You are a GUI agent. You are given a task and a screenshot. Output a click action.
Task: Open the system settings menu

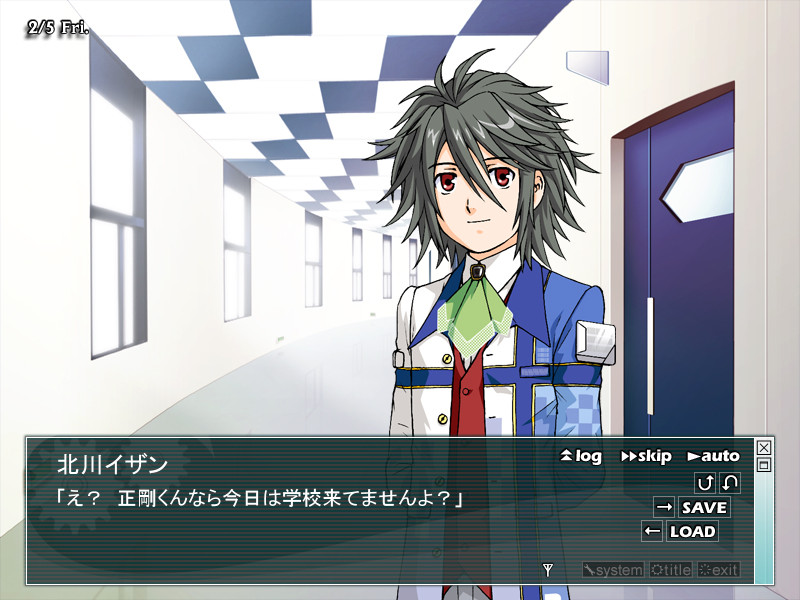613,570
